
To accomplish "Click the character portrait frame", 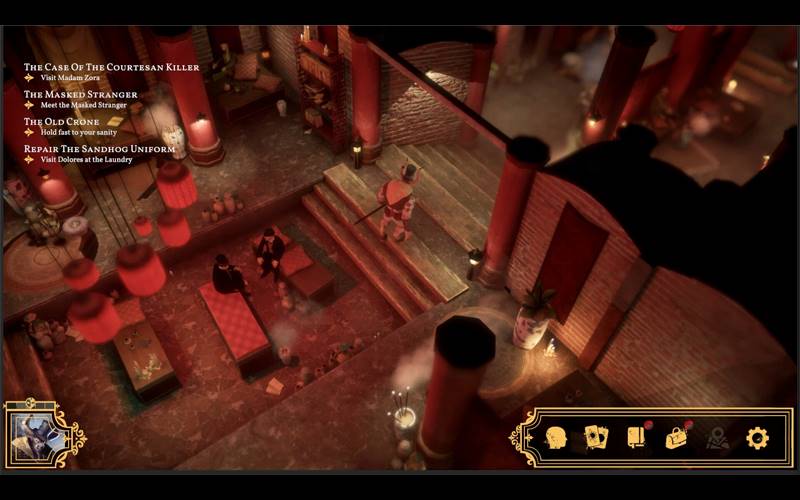I will 38,436.
